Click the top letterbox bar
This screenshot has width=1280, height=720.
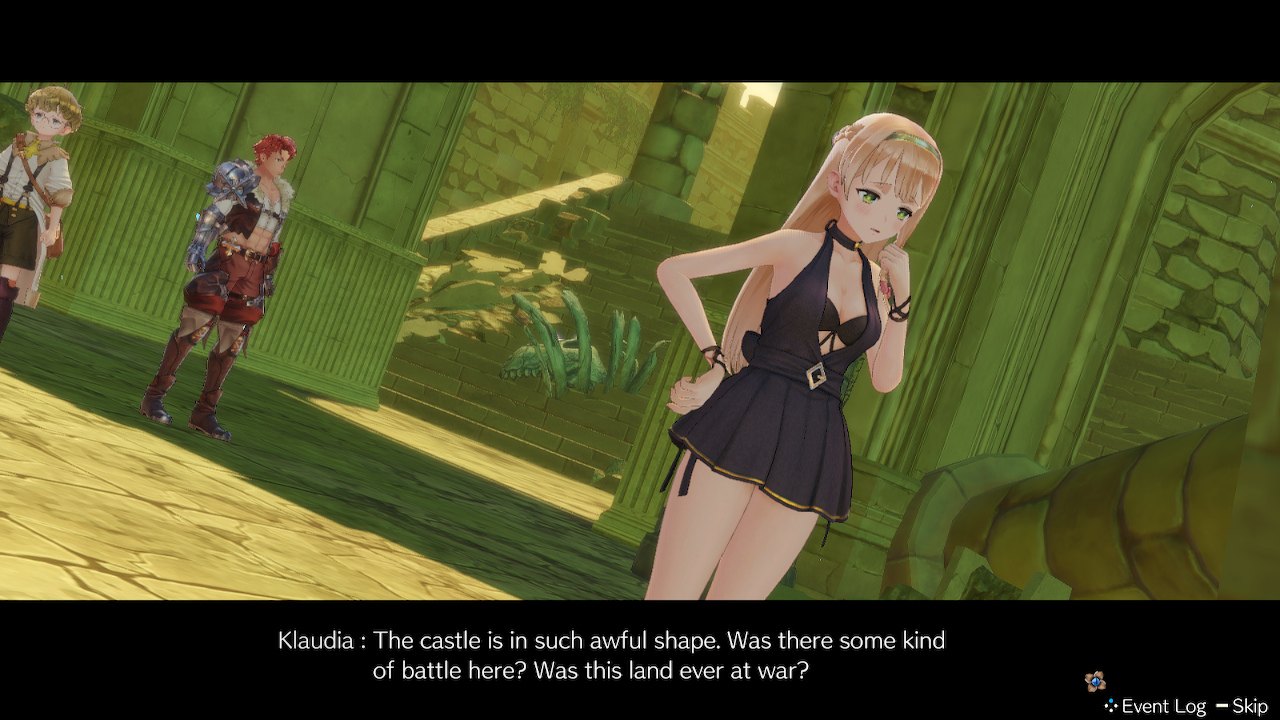coord(640,35)
